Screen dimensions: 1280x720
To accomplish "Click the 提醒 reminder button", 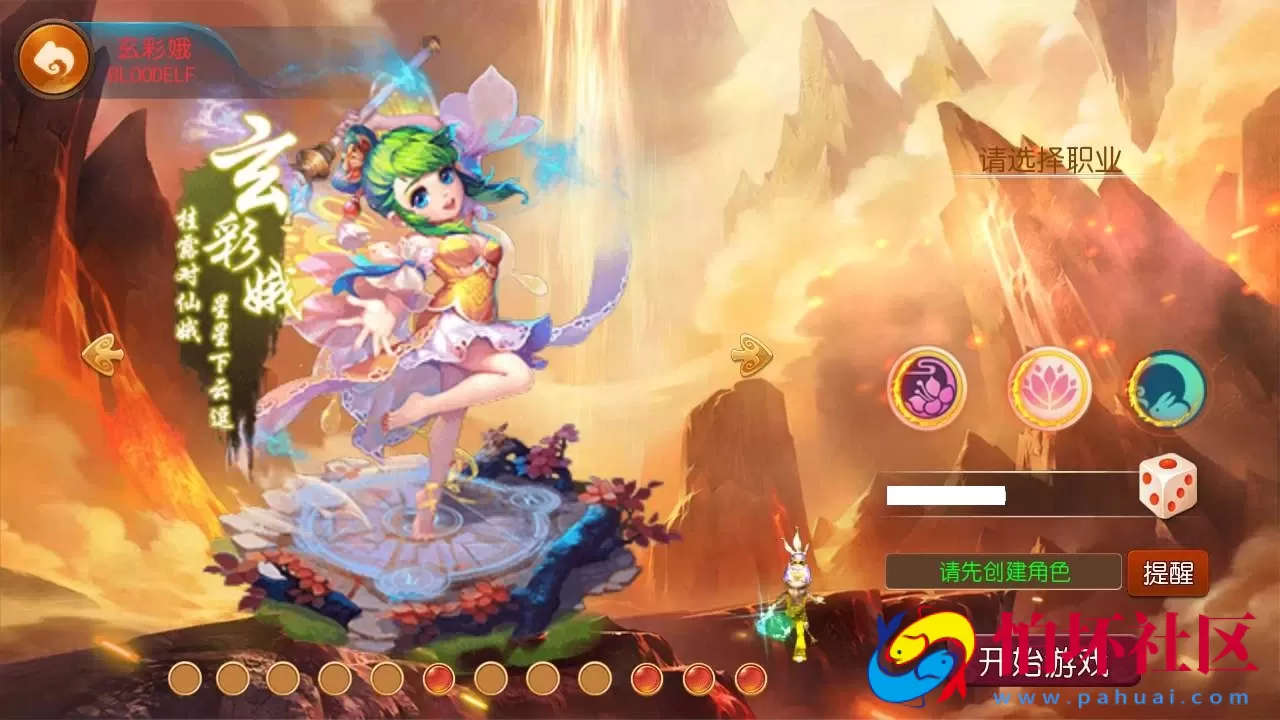I will (1168, 573).
